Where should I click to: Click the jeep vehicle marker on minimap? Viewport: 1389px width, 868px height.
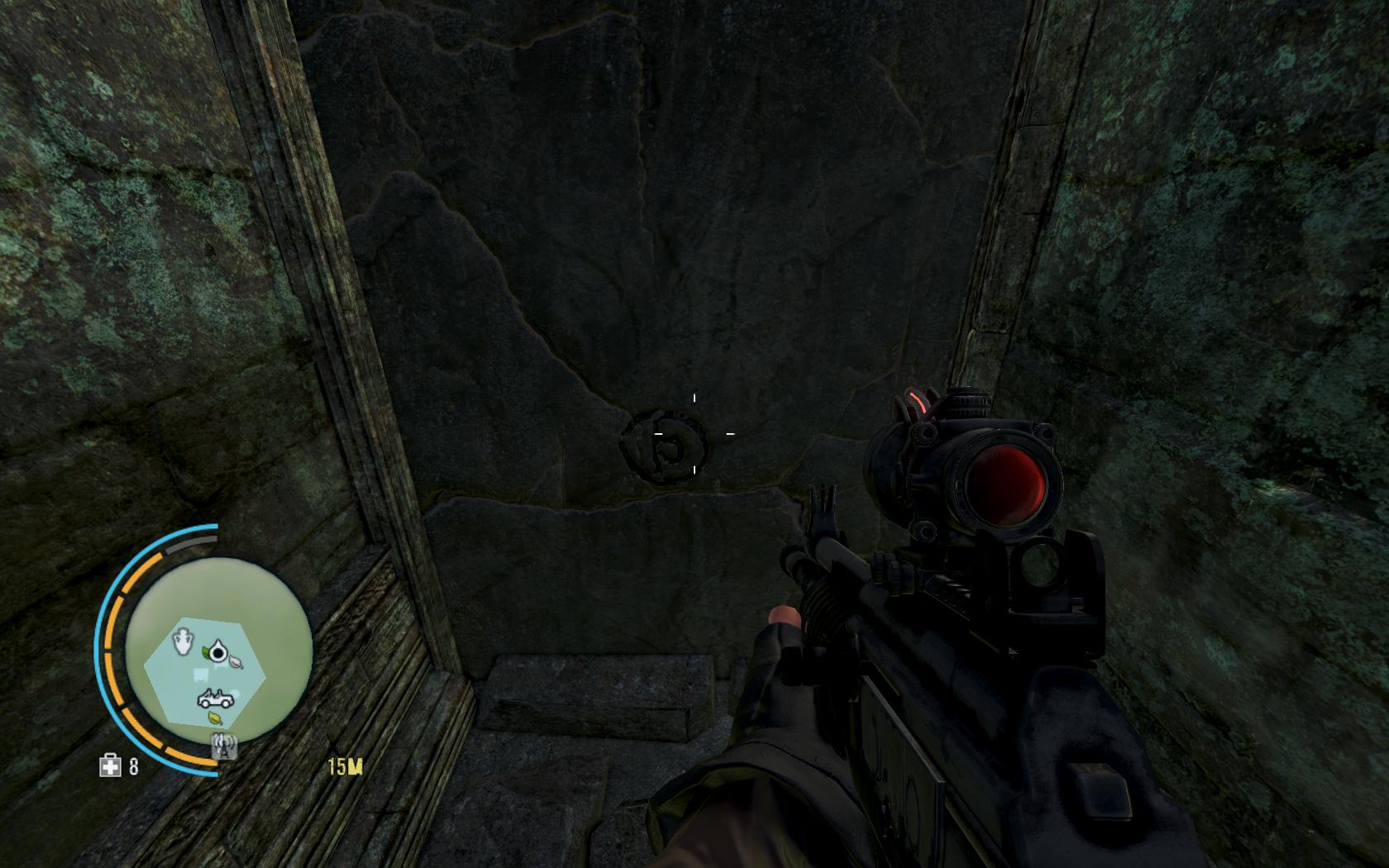(215, 699)
